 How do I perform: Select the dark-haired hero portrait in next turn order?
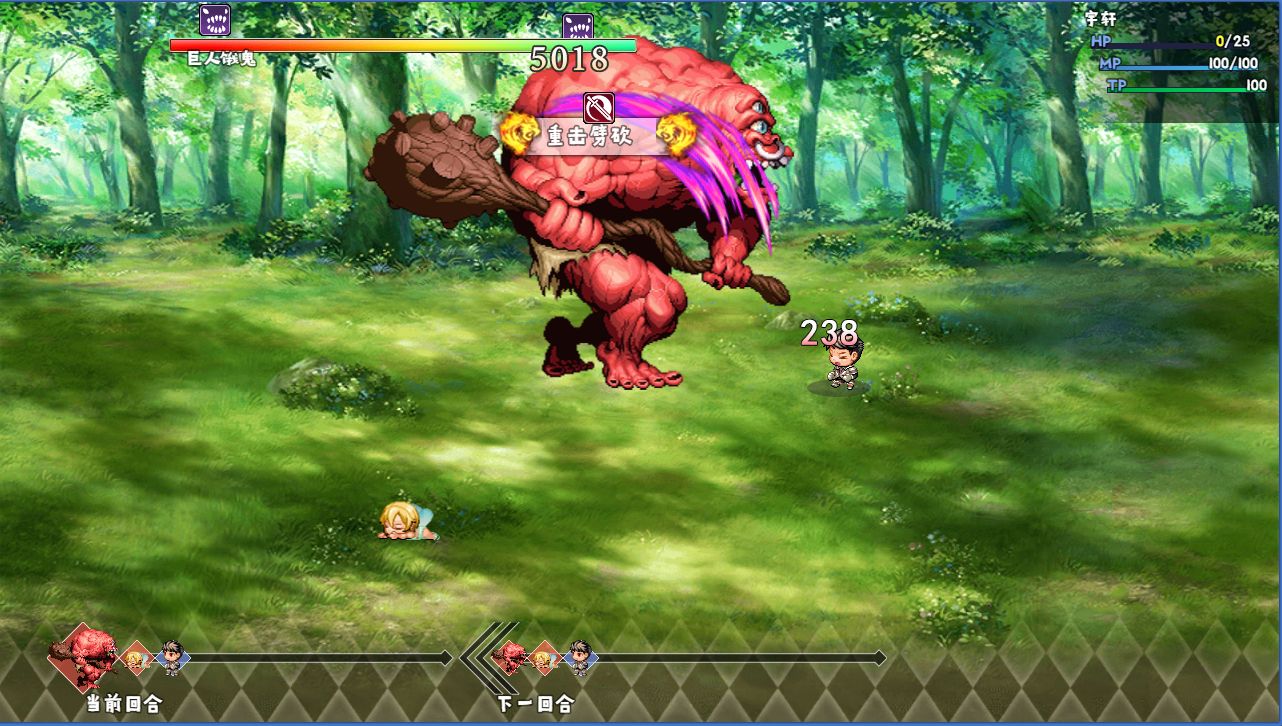tap(580, 657)
